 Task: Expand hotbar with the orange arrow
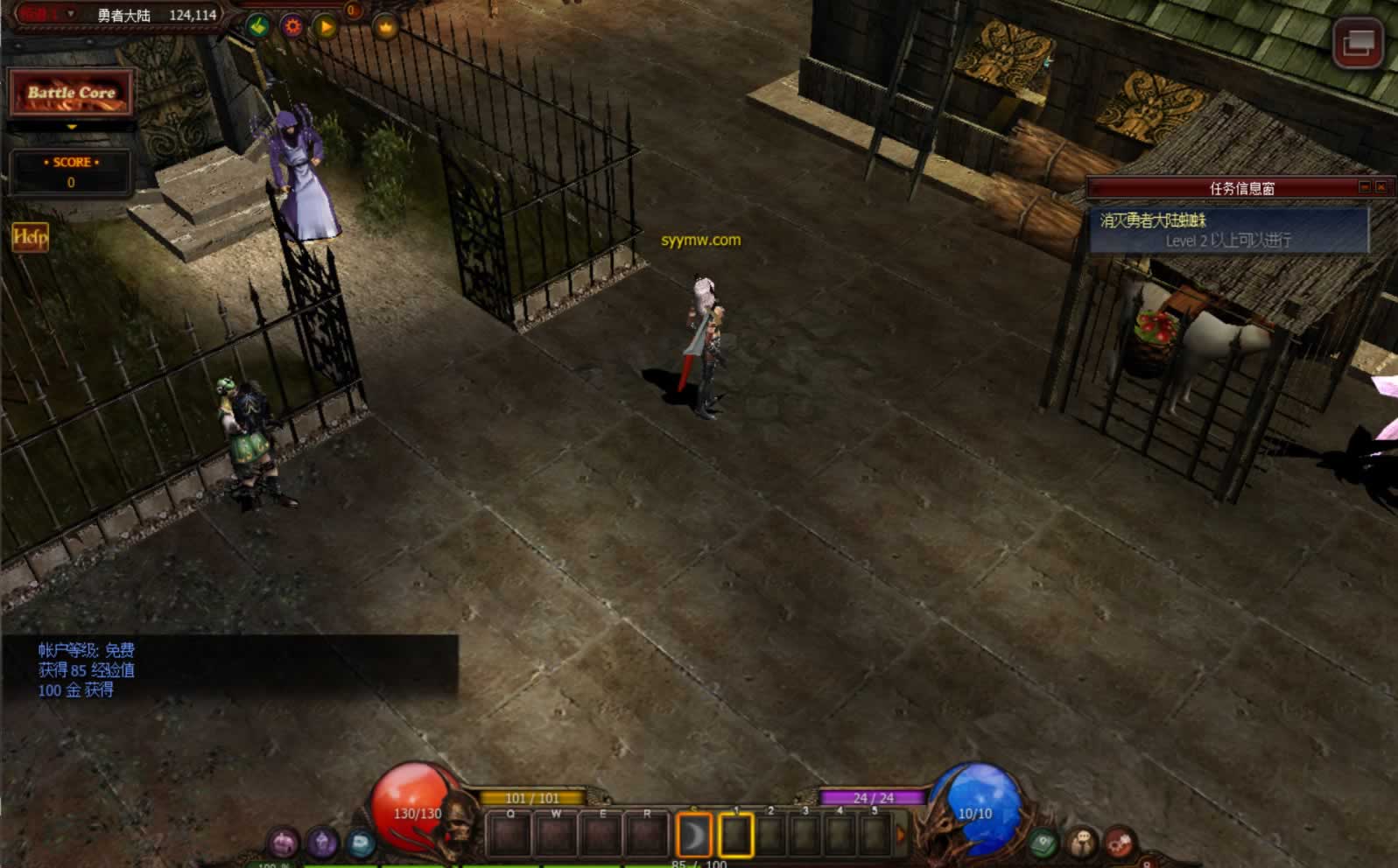pyautogui.click(x=901, y=836)
